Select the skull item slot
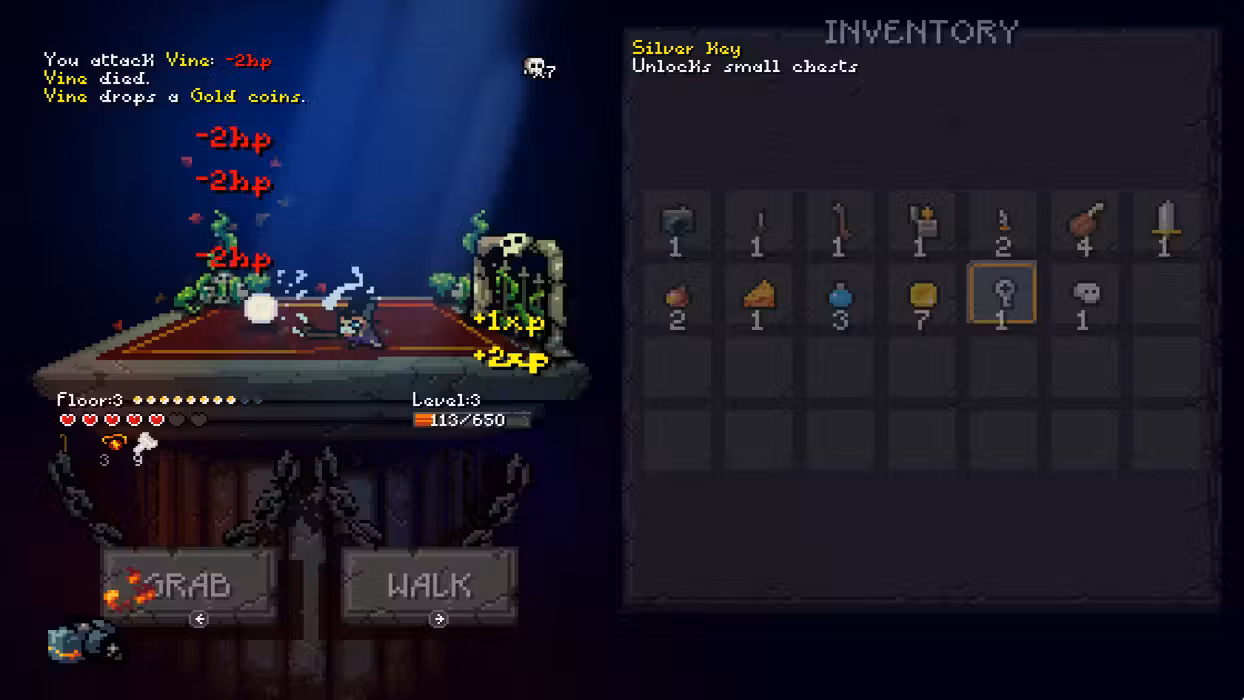This screenshot has width=1244, height=700. 1084,296
